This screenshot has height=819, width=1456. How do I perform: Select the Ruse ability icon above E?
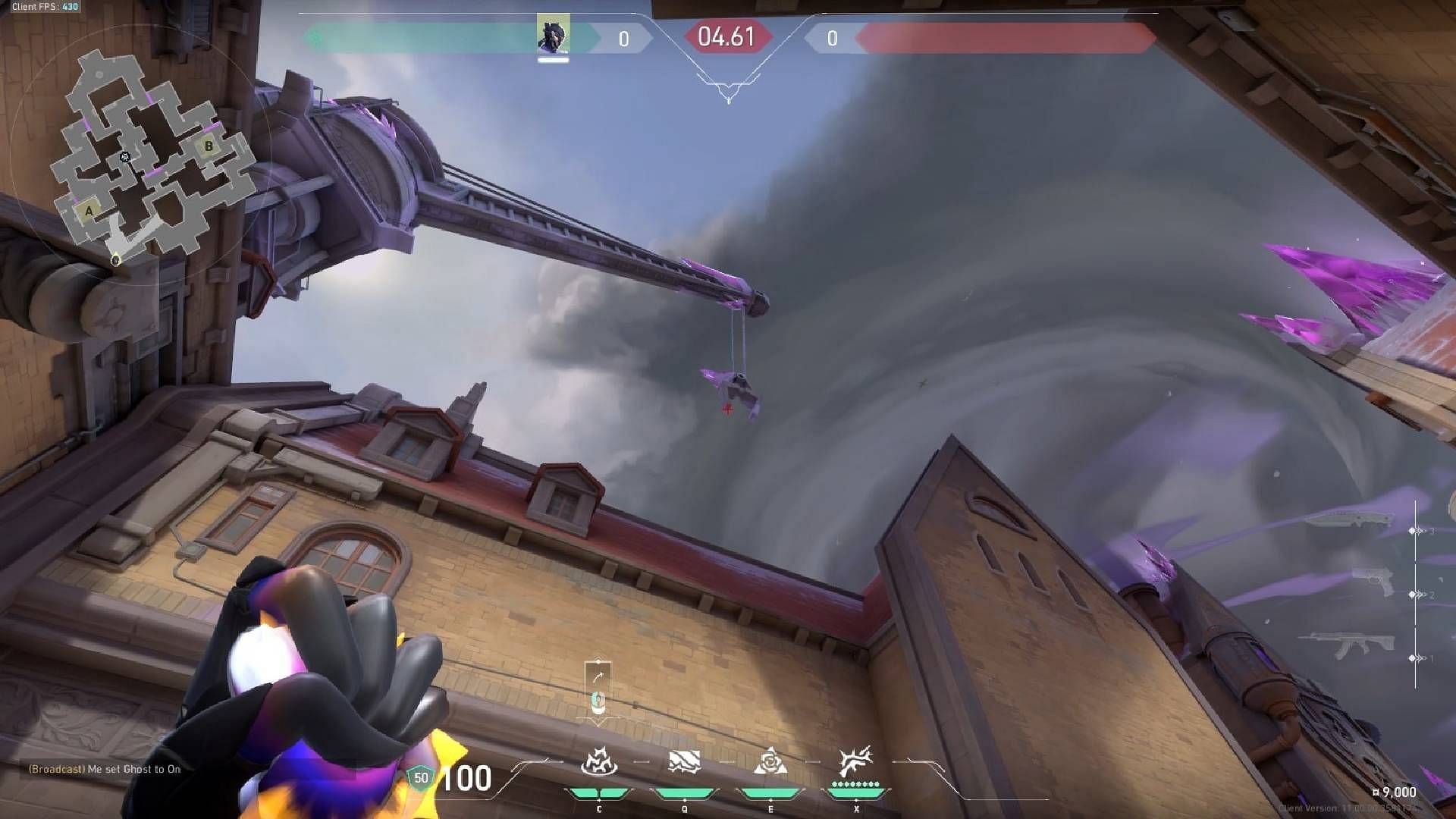(771, 761)
